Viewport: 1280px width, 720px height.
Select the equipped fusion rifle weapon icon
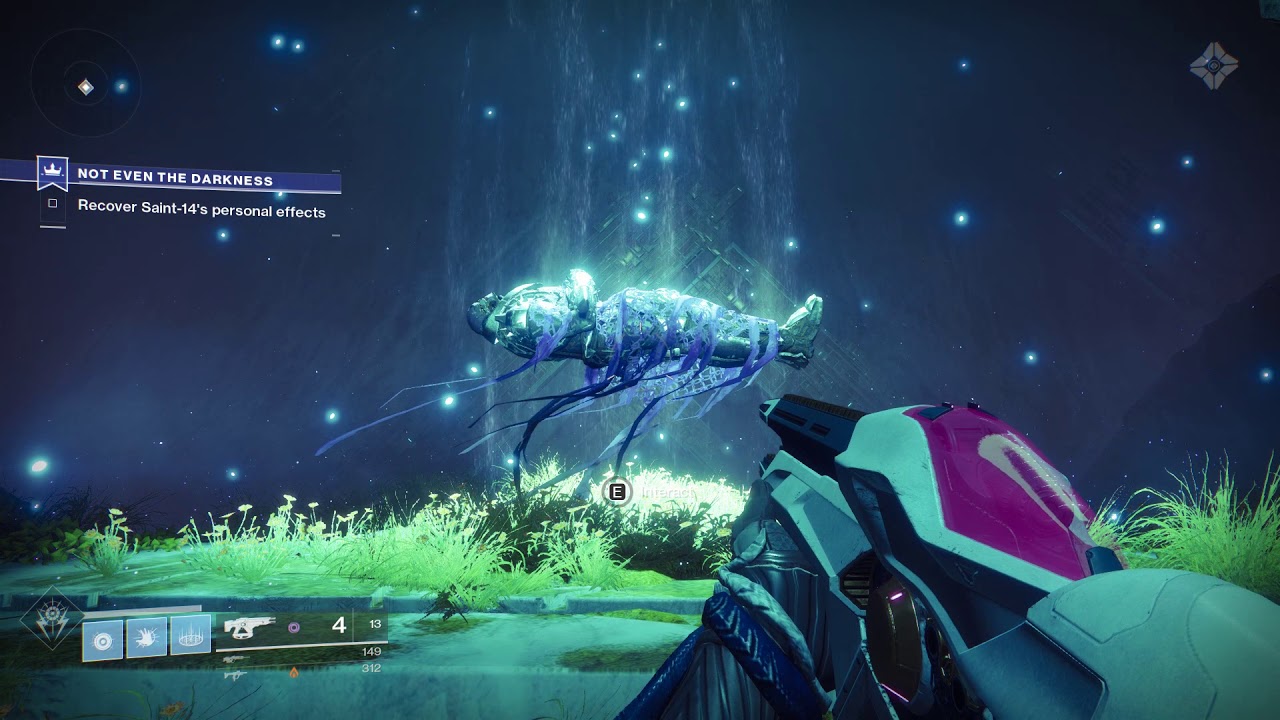[249, 627]
